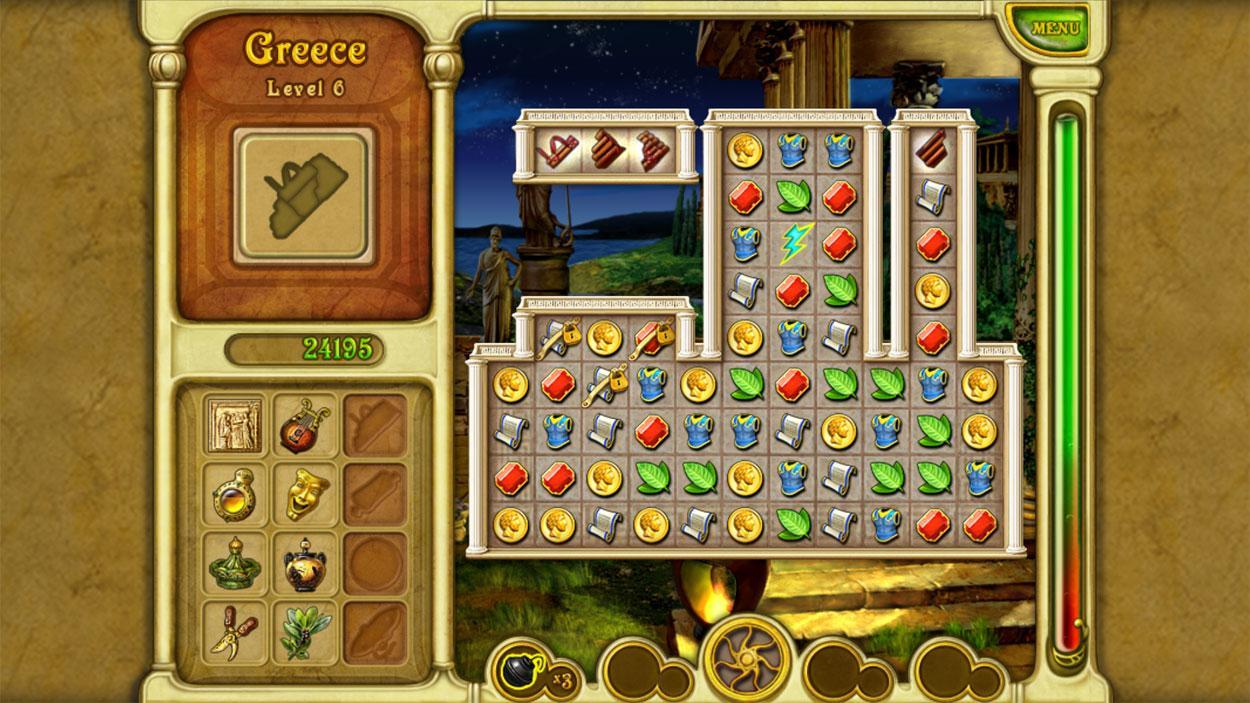Viewport: 1250px width, 703px height.
Task: Select the golden theater mask artifact
Action: [x=305, y=494]
